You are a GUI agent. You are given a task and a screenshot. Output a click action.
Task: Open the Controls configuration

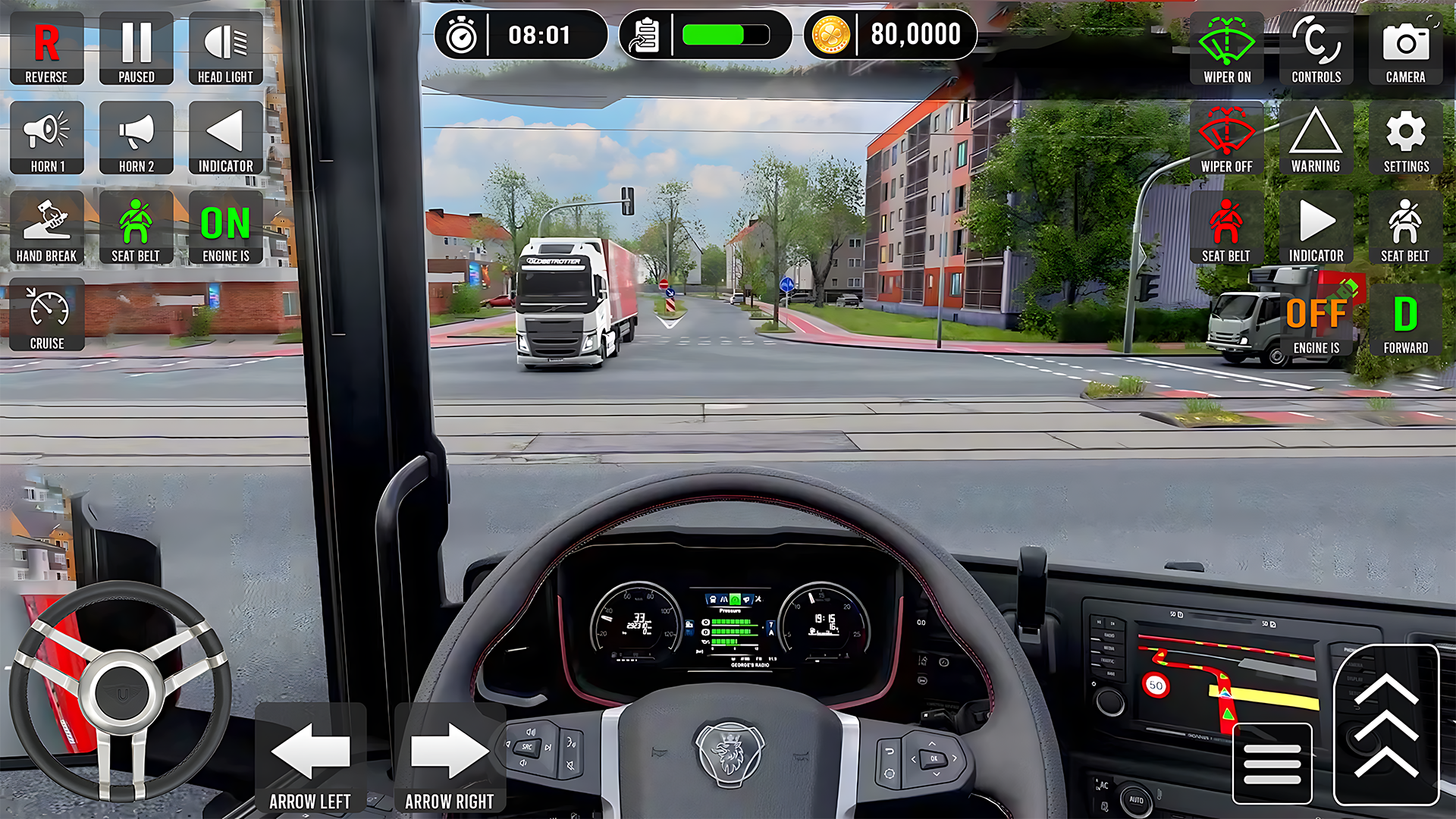(x=1316, y=49)
